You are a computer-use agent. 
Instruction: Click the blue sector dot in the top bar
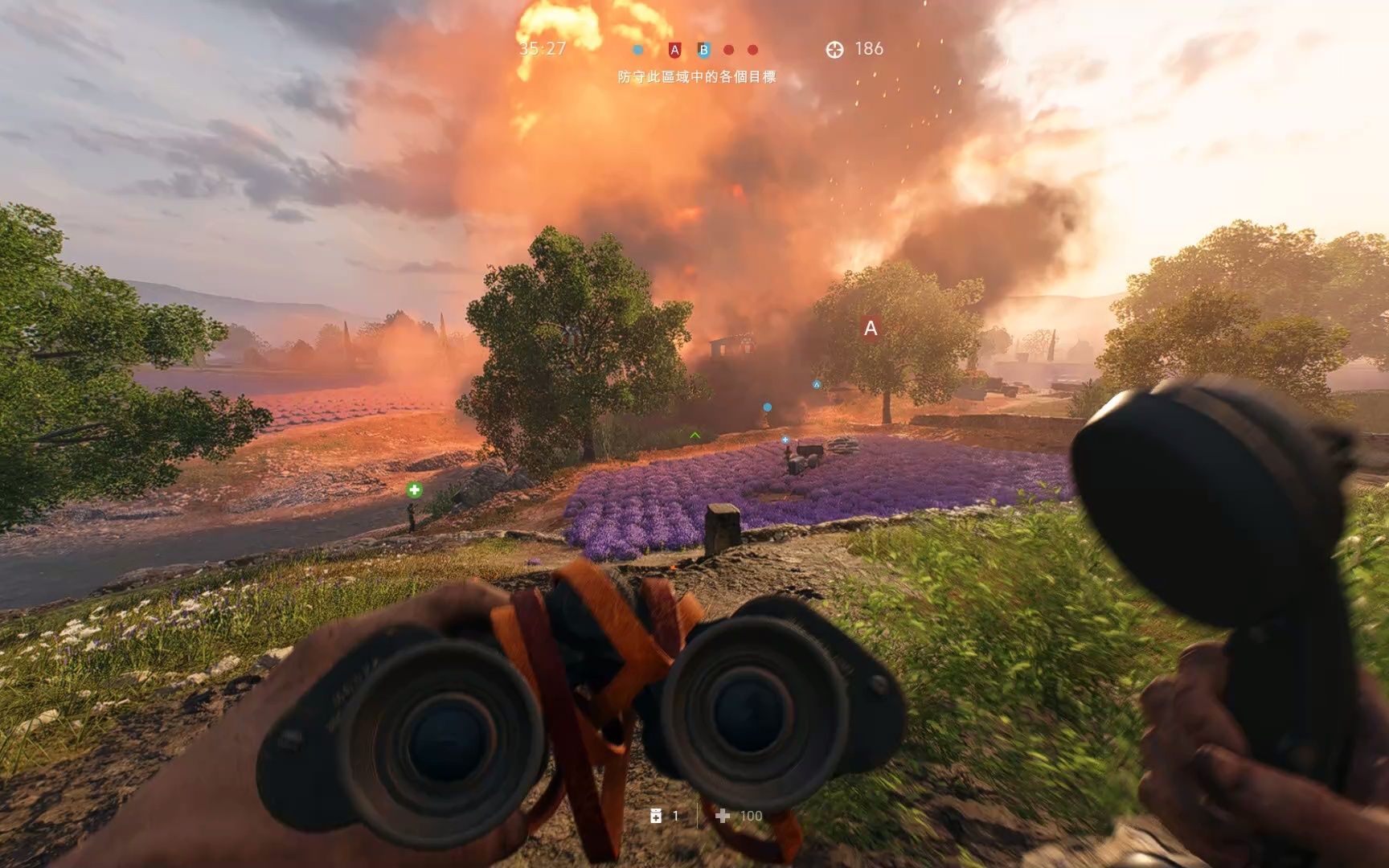coord(637,50)
